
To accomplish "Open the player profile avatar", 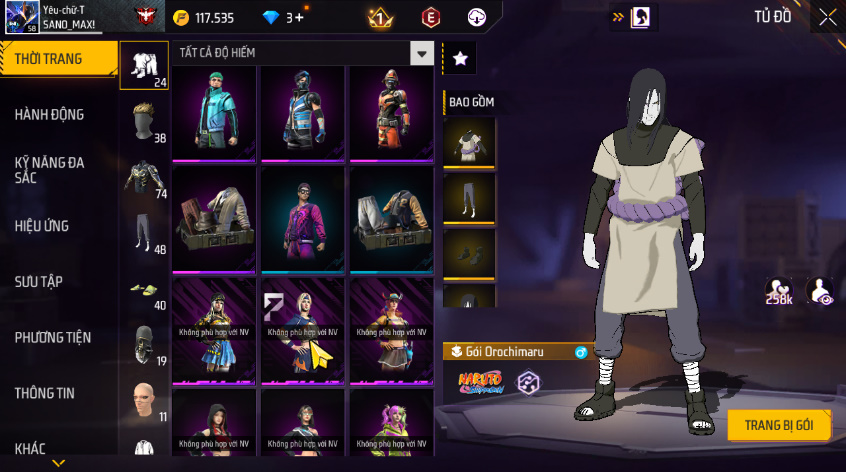I will click(21, 17).
